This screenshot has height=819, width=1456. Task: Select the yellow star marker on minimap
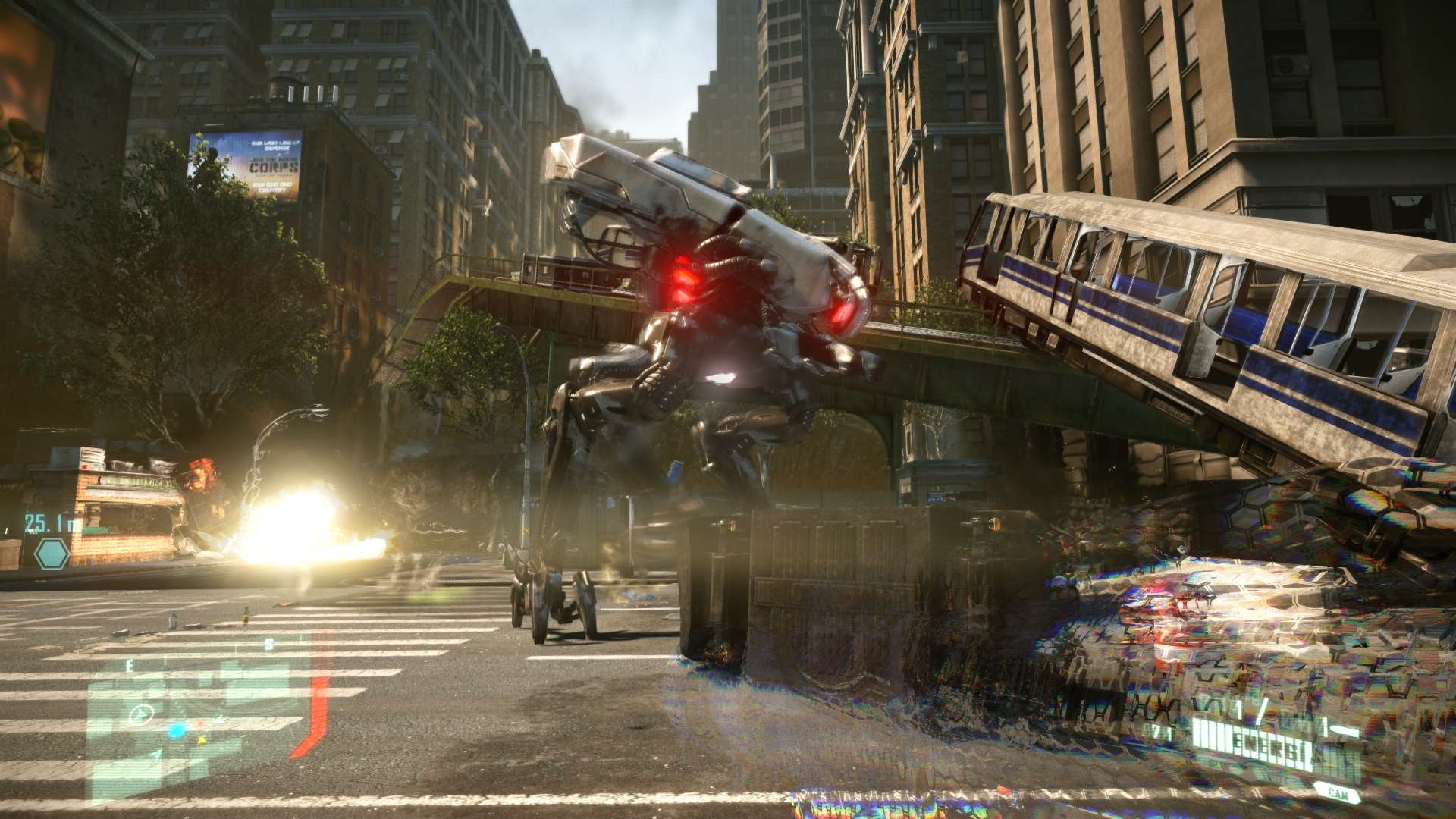pos(200,741)
